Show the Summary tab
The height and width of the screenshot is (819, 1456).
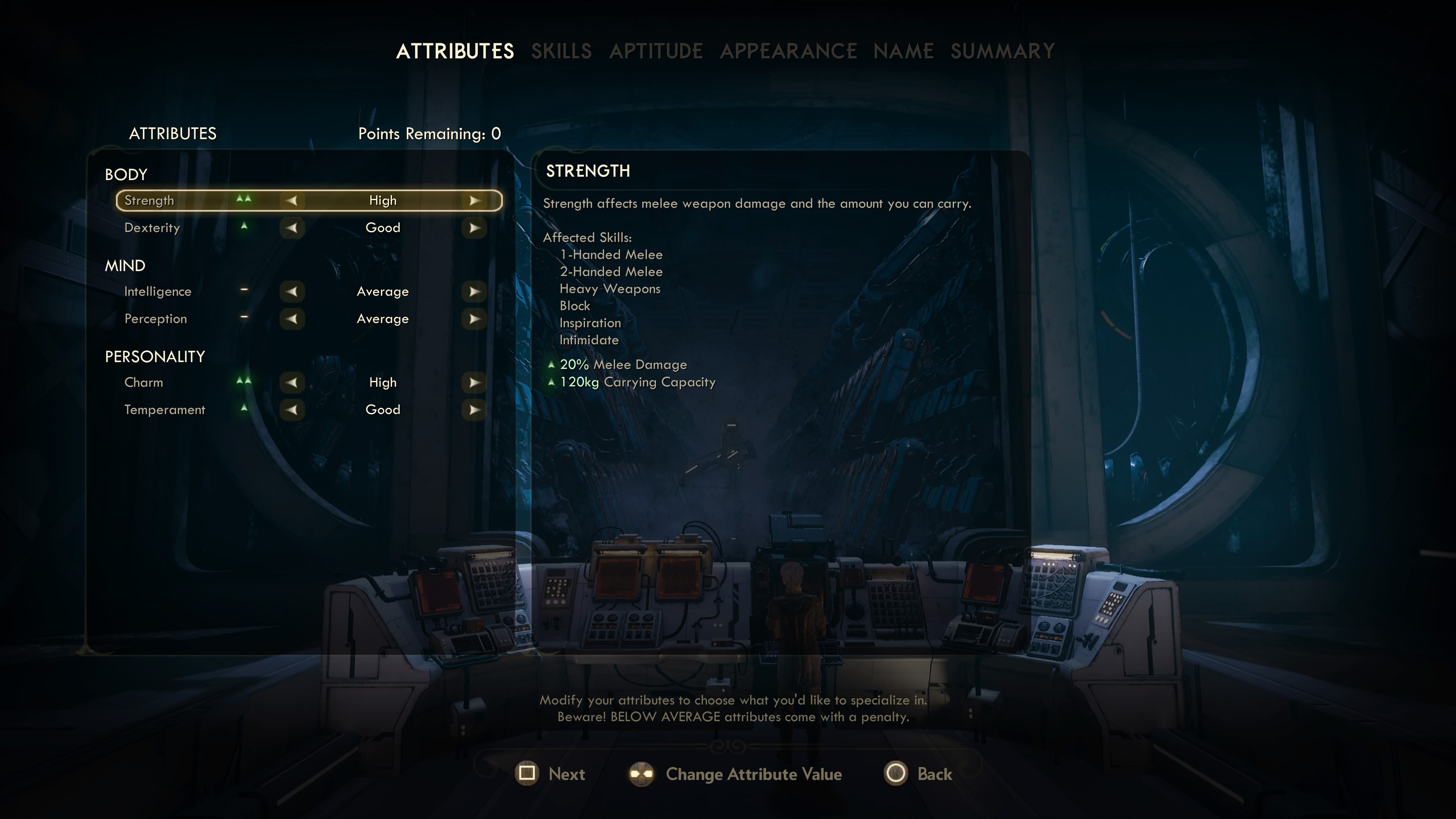click(x=1002, y=52)
